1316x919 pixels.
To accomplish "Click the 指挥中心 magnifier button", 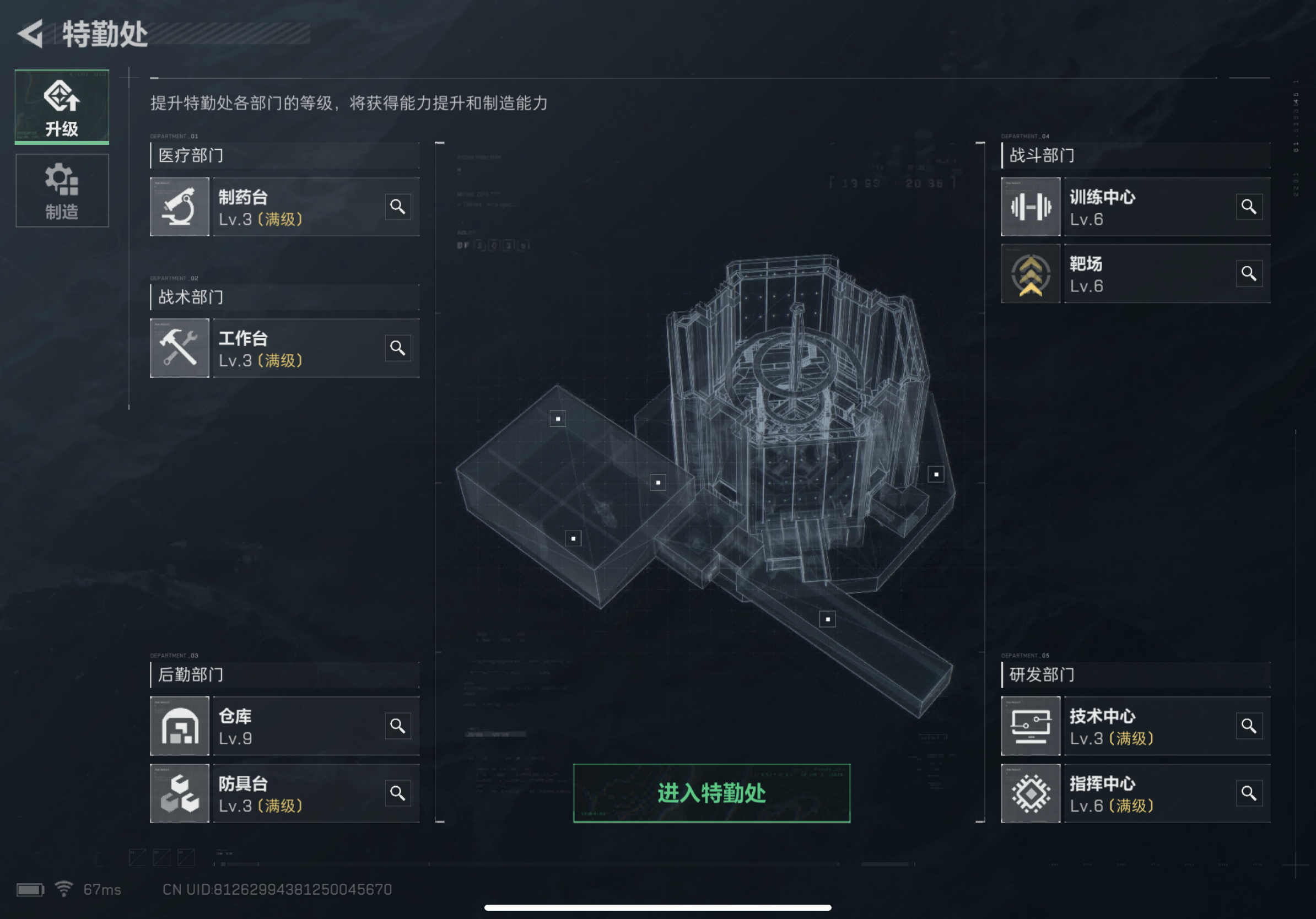I will click(1249, 793).
